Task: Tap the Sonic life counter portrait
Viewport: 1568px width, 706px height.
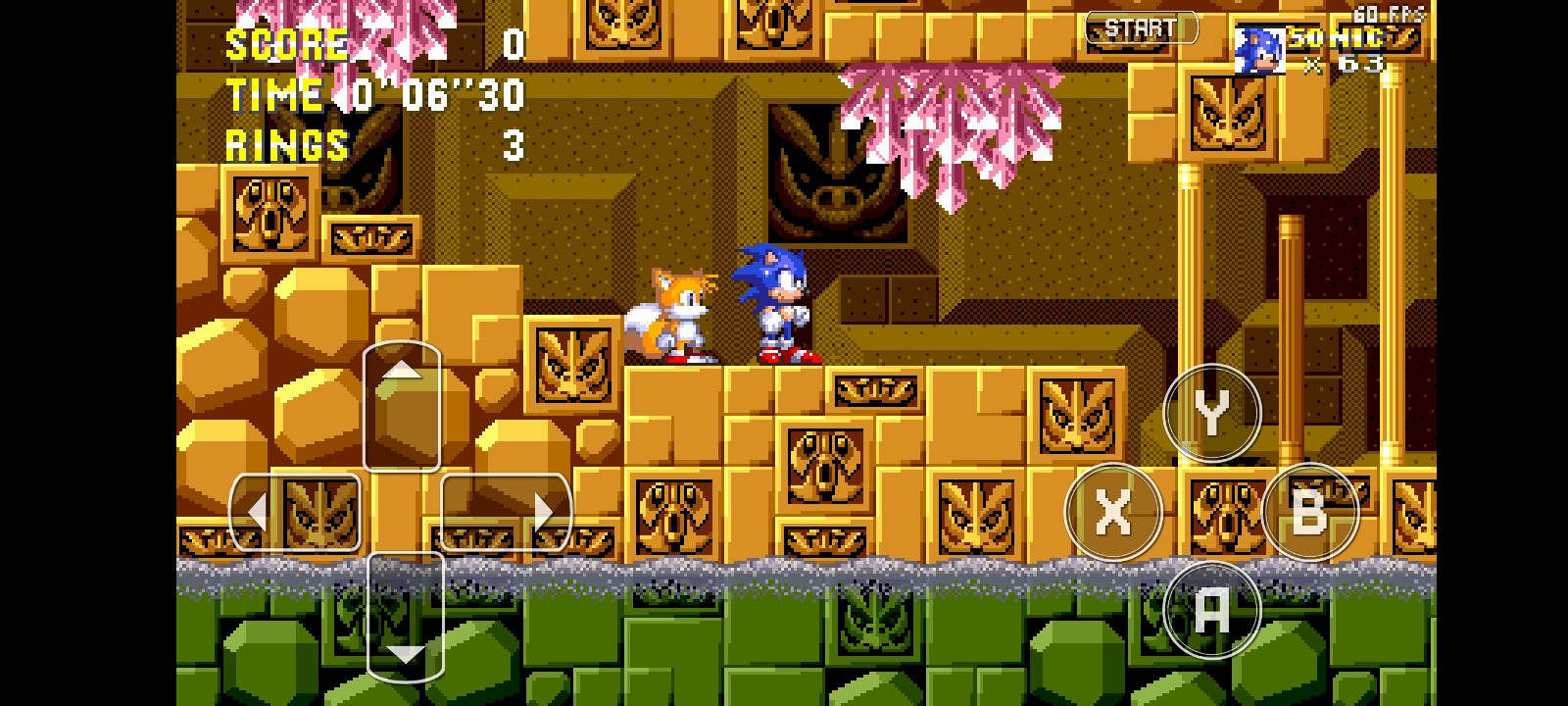Action: coord(1260,51)
